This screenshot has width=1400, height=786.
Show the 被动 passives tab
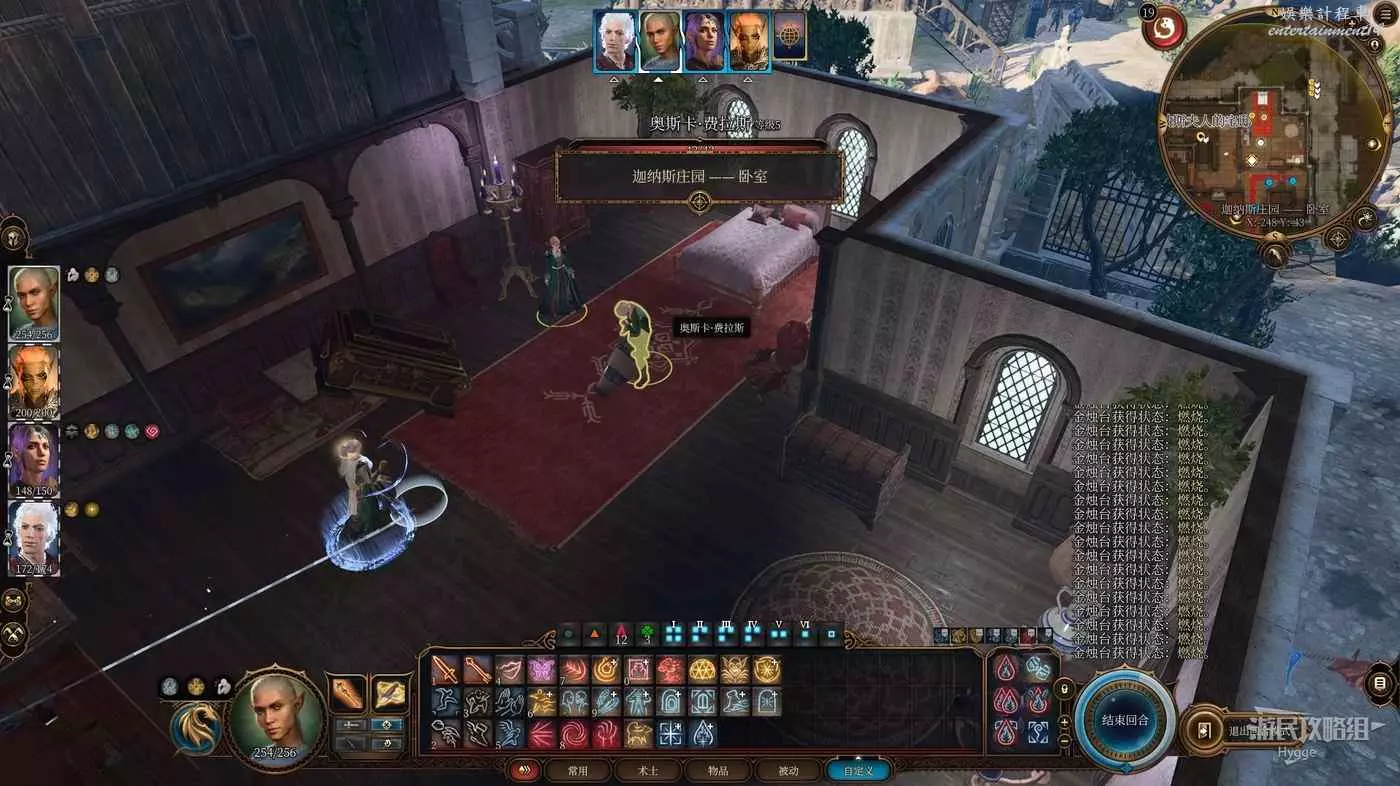click(x=788, y=771)
